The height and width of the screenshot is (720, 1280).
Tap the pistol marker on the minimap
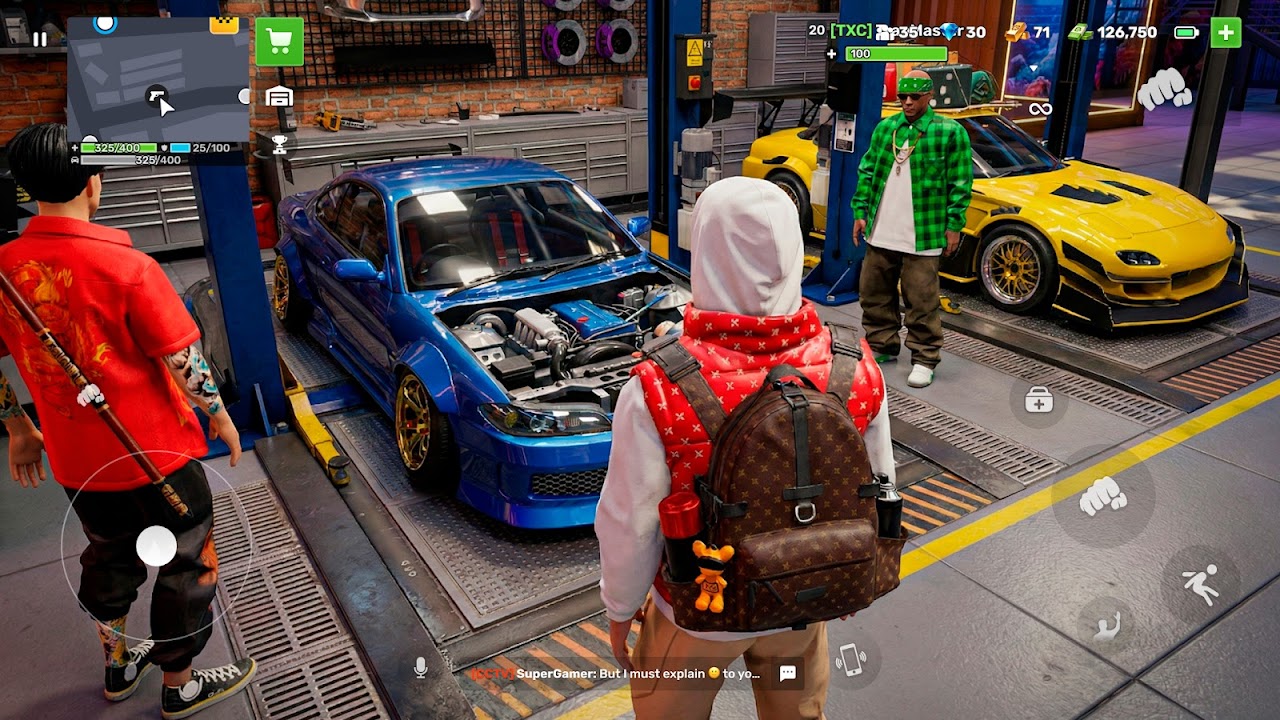[156, 95]
